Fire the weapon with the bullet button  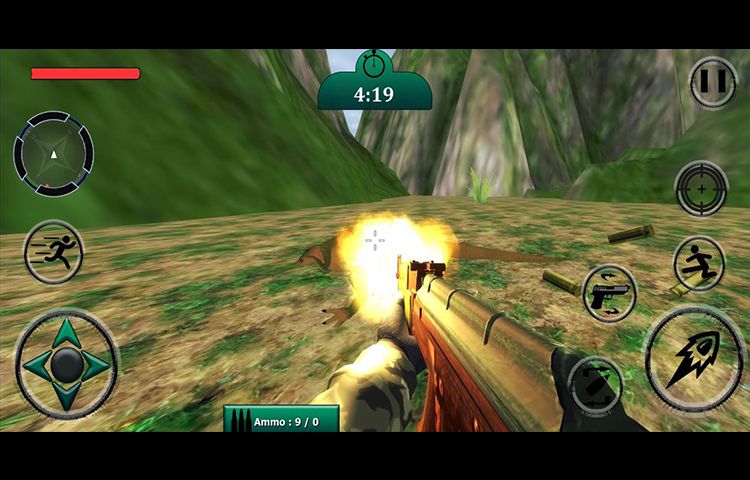click(694, 358)
